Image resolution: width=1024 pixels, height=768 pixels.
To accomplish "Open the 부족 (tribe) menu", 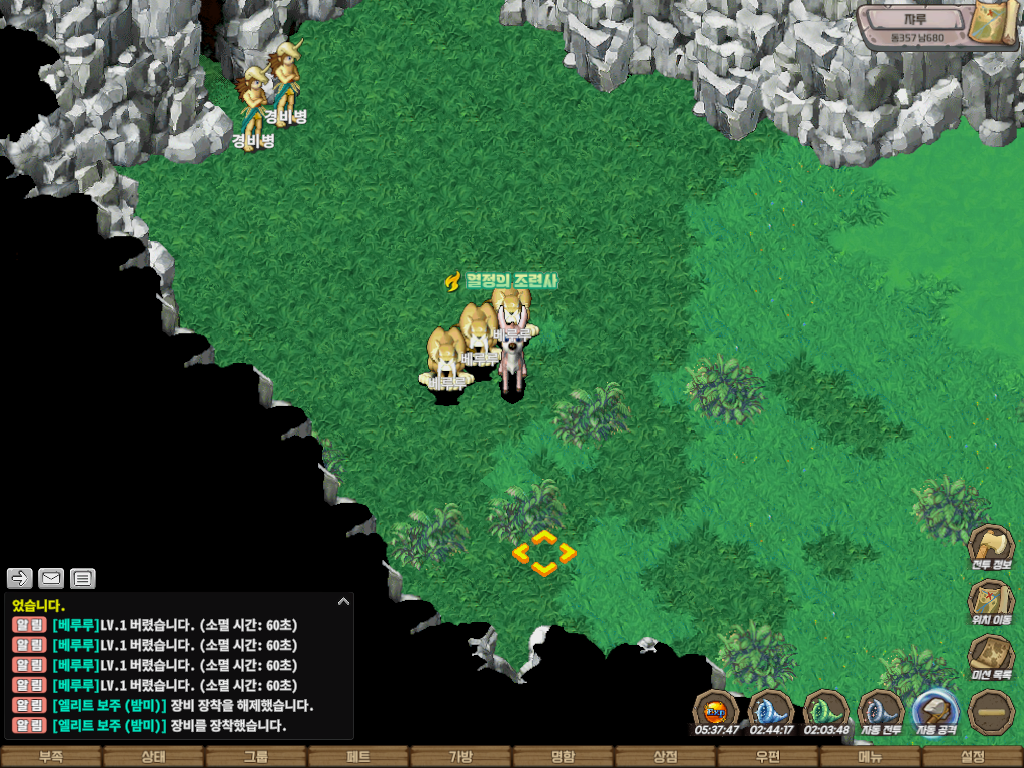I will coord(51,757).
